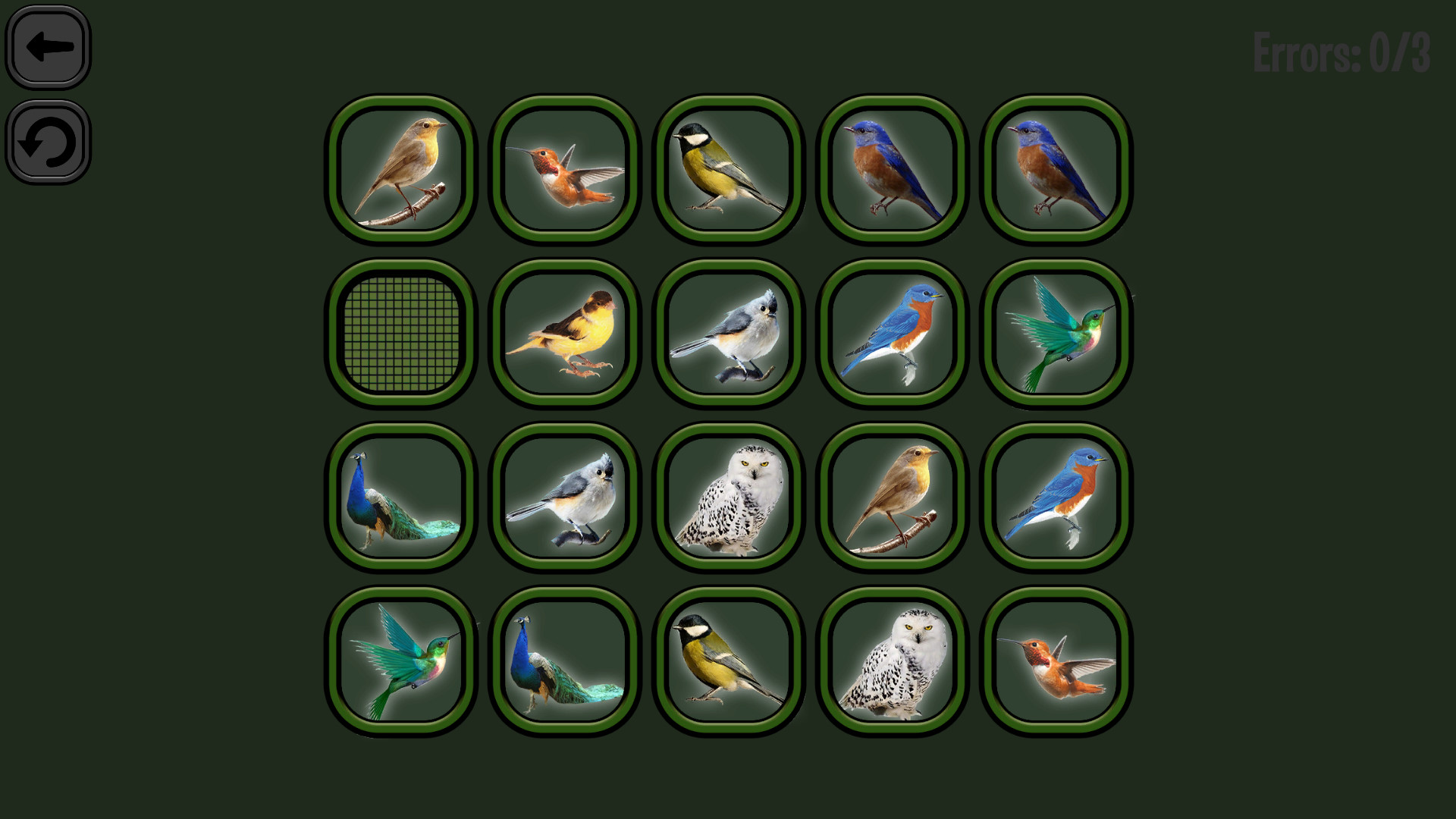Viewport: 1456px width, 819px height.
Task: Select the snowy owl card in third row
Action: [x=726, y=497]
